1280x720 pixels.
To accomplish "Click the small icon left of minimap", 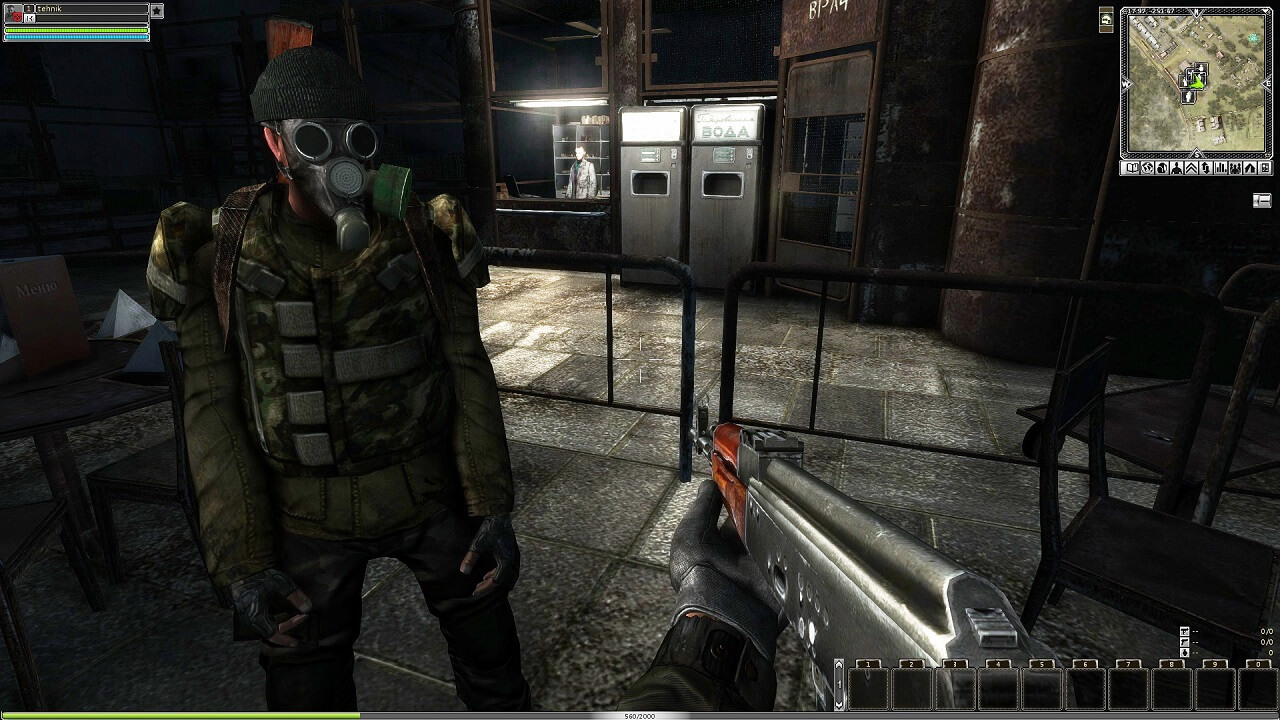I will pos(1107,19).
